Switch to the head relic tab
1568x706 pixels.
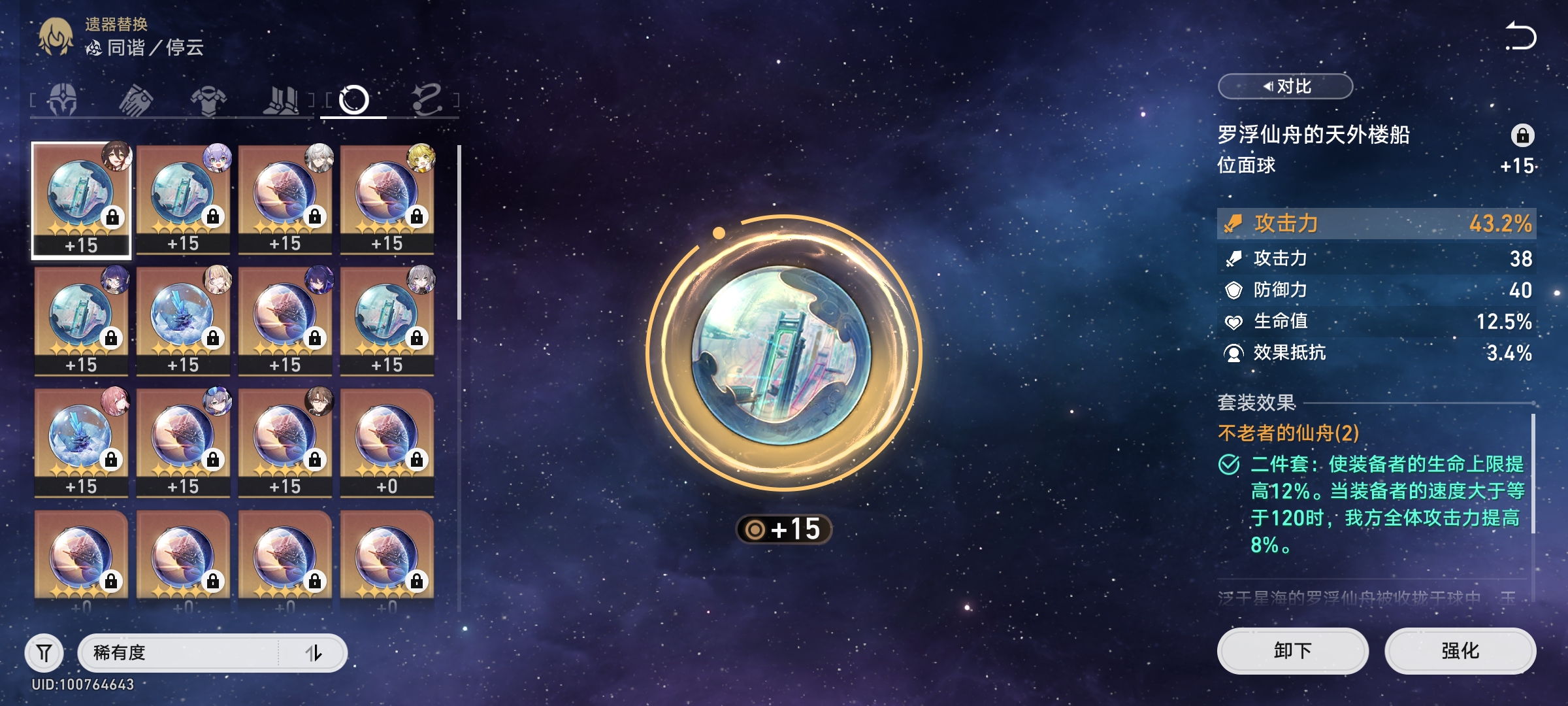coord(63,100)
